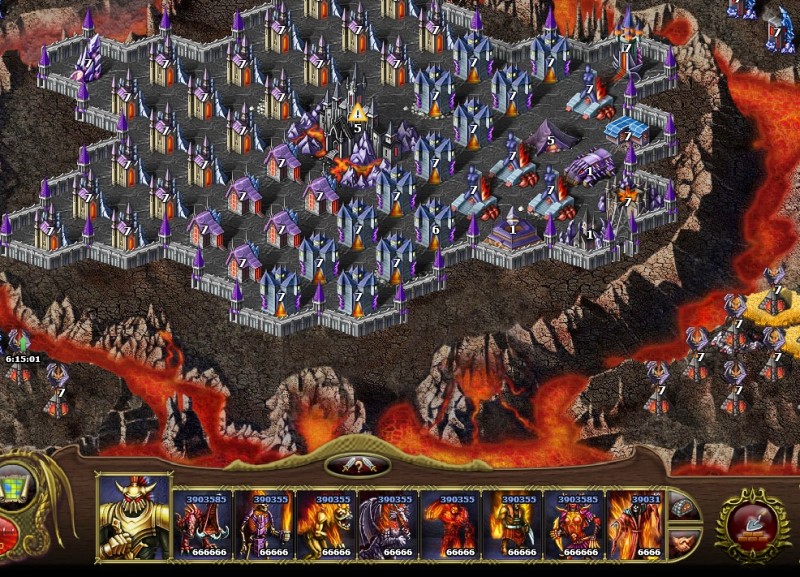This screenshot has width=800, height=577.
Task: Click the crossed swords question mark button
Action: [358, 465]
